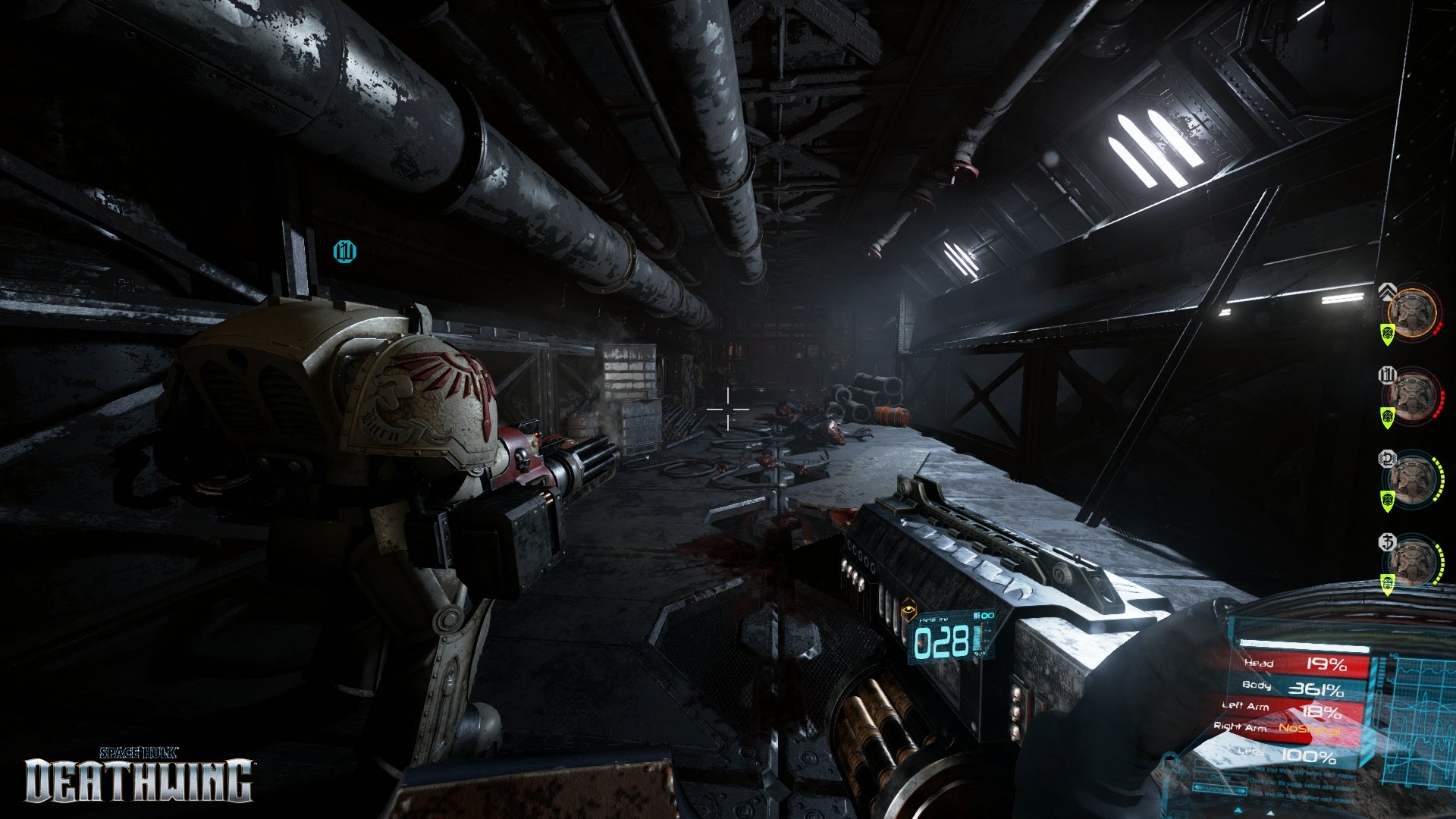Click the Hellfire label on the ammo display
1456x819 pixels.
934,620
